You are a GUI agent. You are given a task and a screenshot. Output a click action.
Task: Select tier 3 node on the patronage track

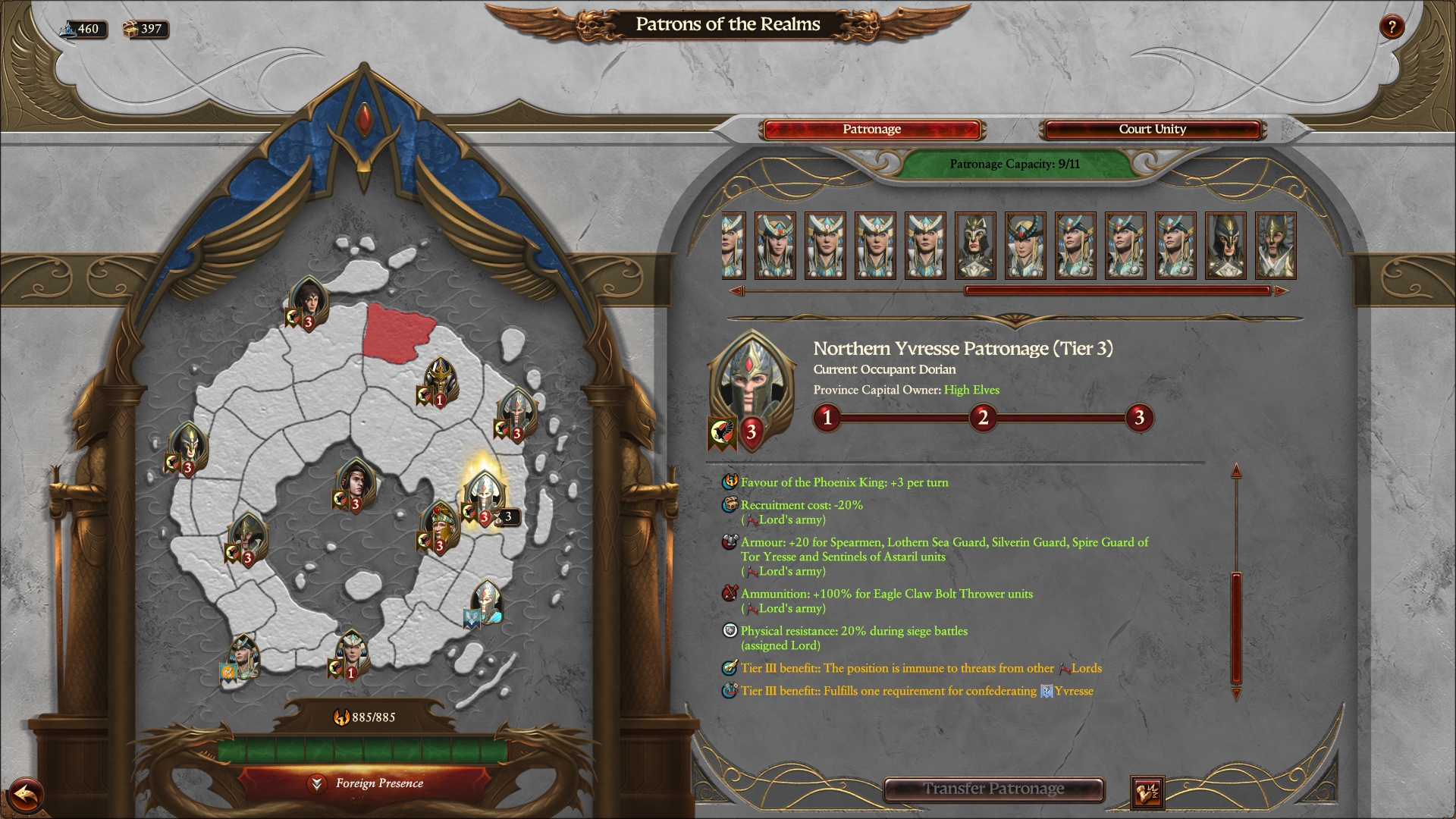coord(1139,418)
